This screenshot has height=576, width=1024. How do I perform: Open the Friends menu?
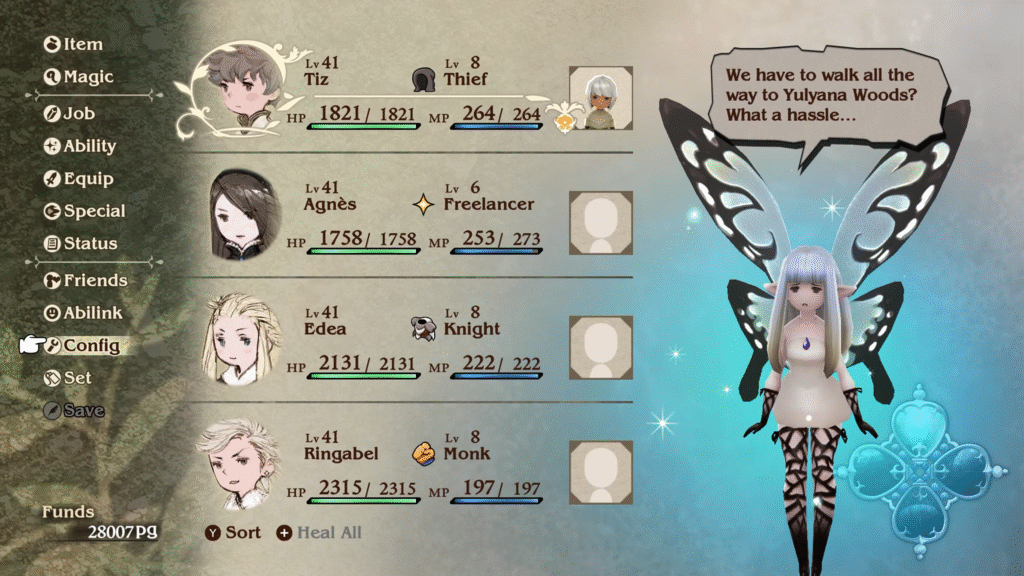click(86, 280)
